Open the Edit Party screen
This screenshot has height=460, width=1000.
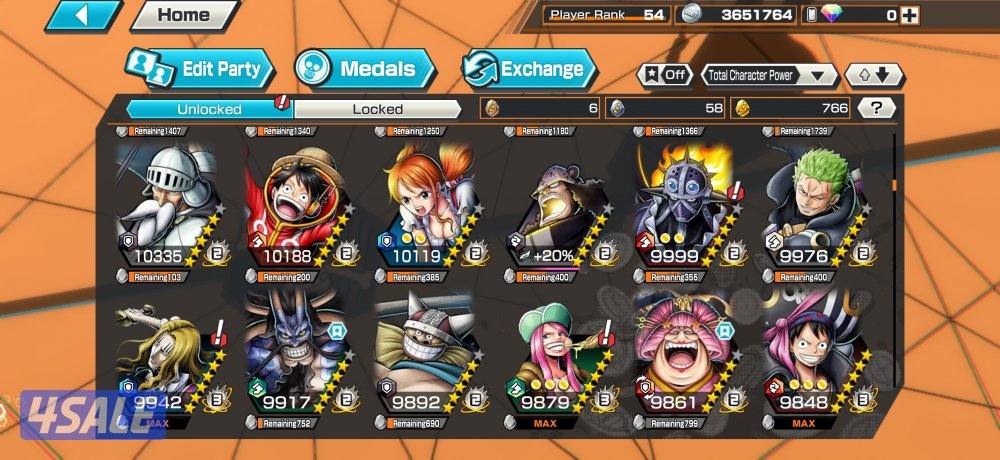pyautogui.click(x=199, y=69)
